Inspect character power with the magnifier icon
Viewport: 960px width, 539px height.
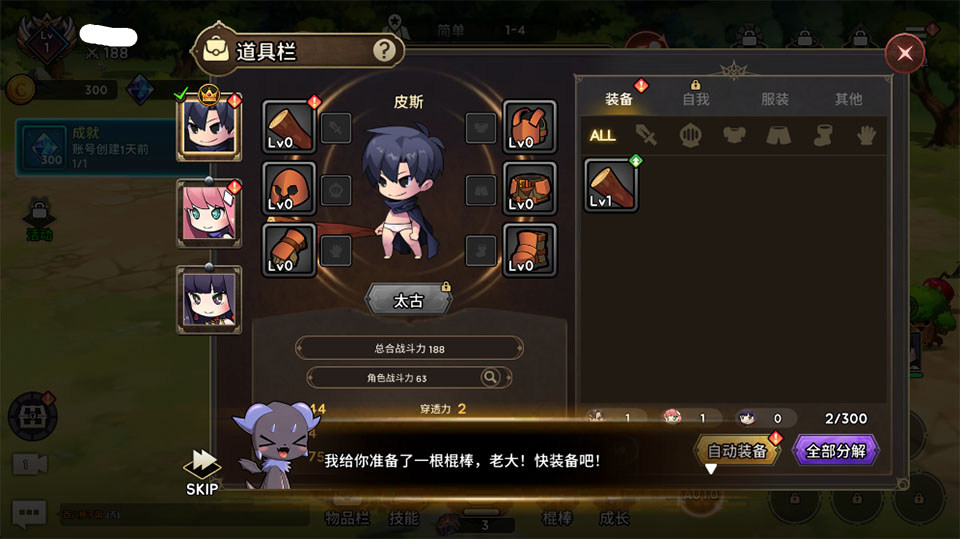coord(490,377)
